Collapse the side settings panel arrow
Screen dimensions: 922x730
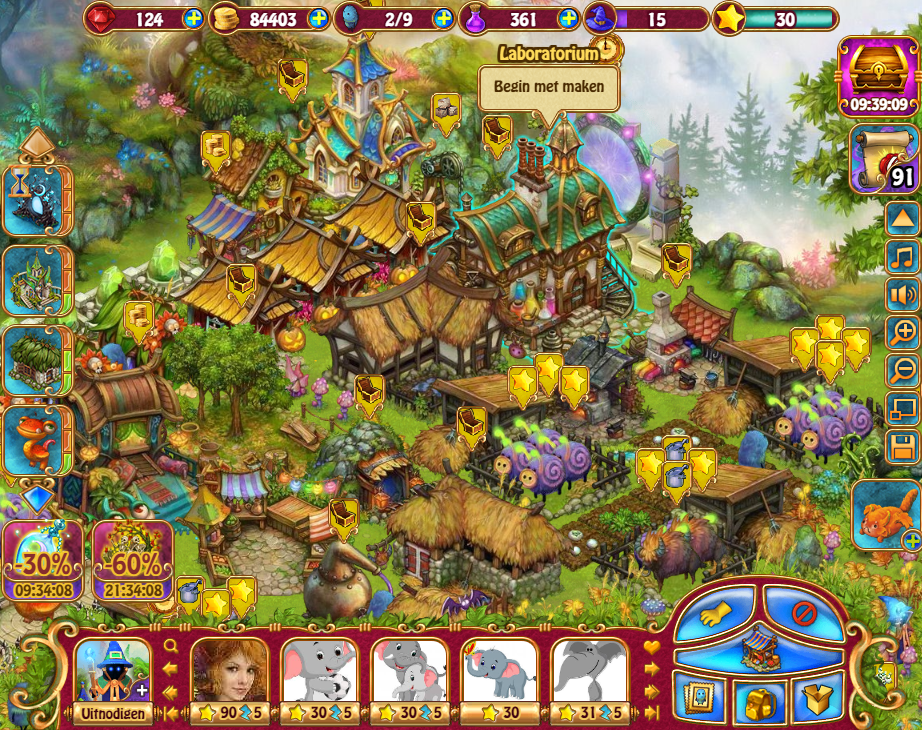click(902, 221)
